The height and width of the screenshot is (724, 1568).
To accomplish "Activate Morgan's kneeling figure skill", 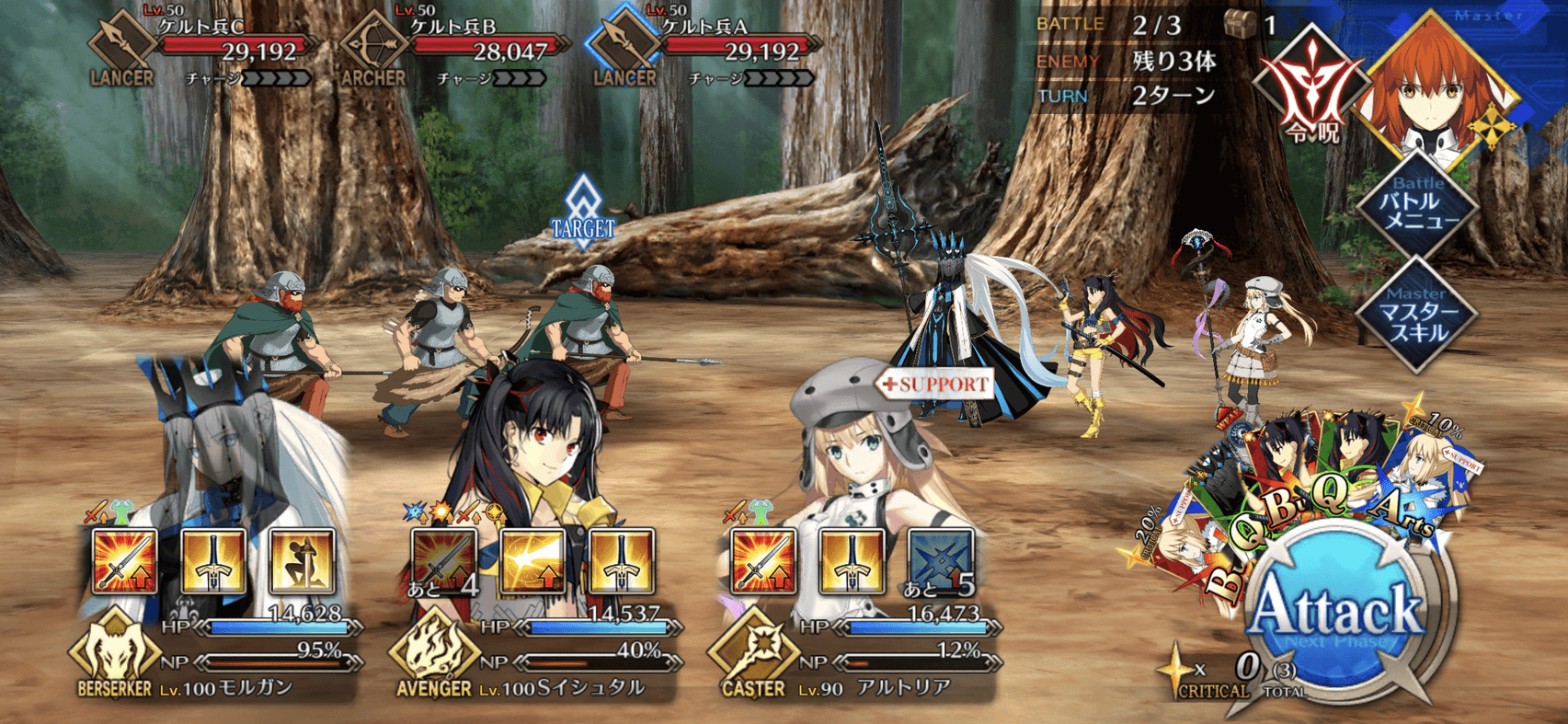I will [x=302, y=561].
